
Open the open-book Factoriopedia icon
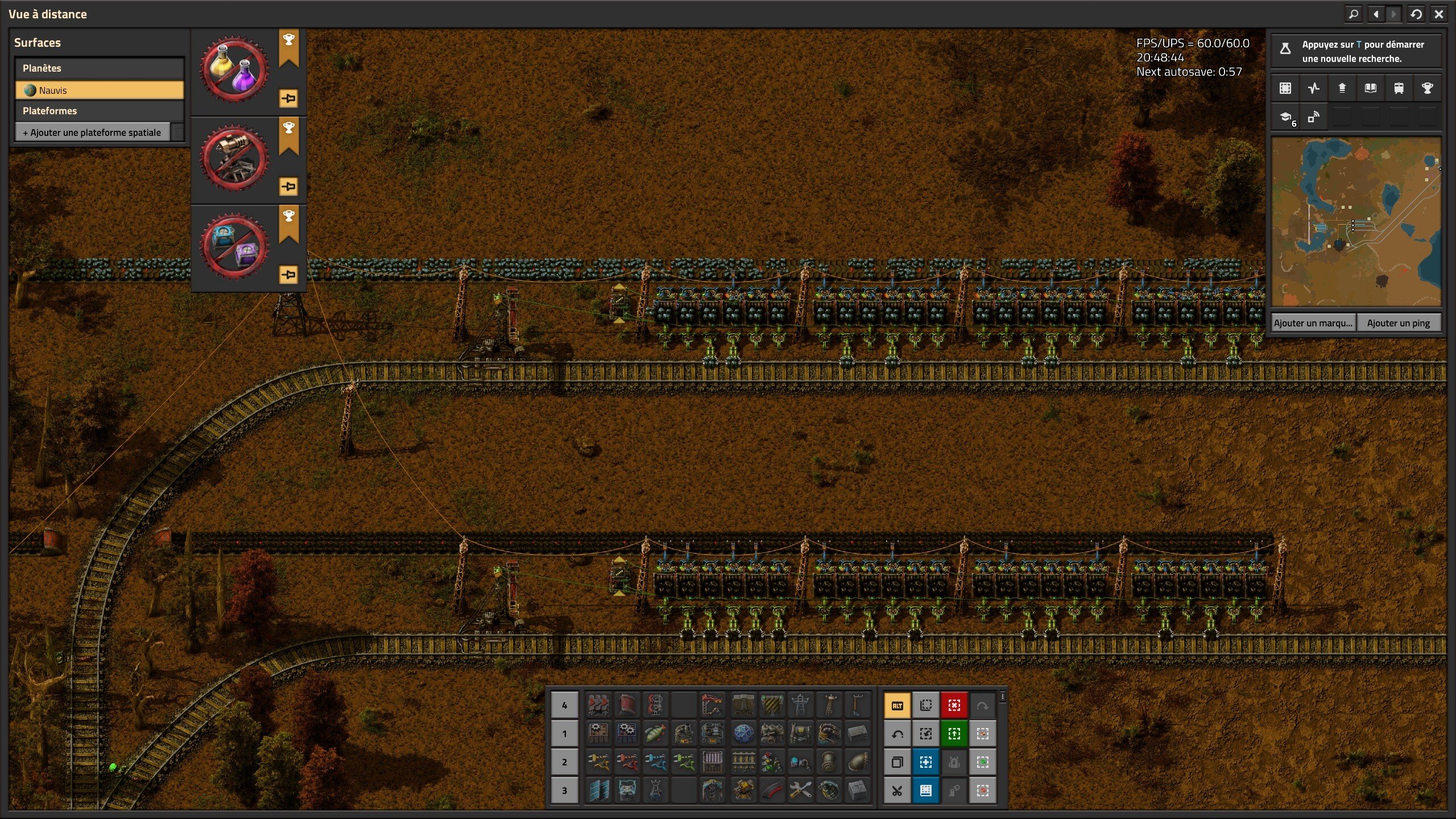tap(1370, 88)
